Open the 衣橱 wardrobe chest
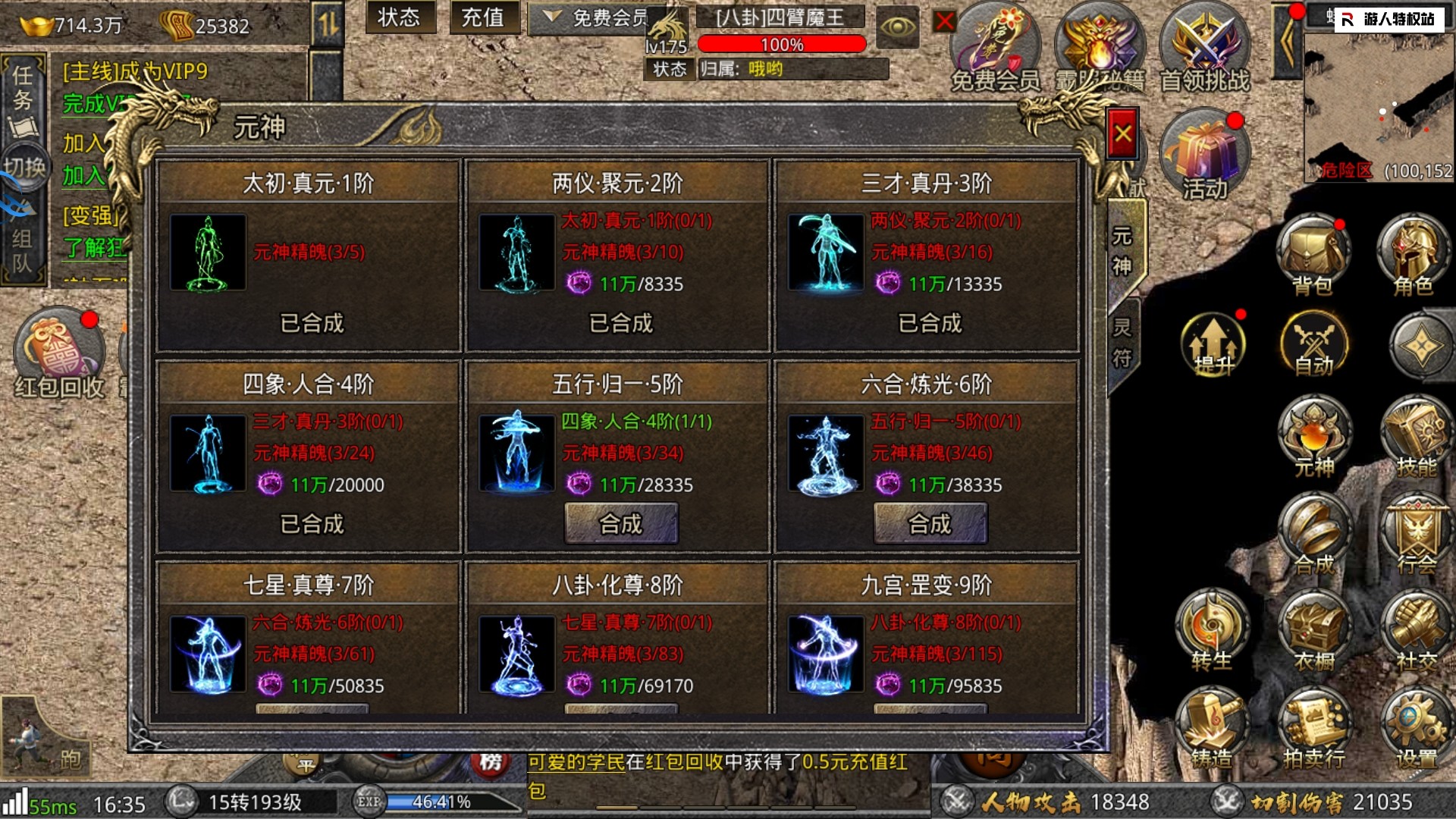The height and width of the screenshot is (819, 1456). 1313,629
